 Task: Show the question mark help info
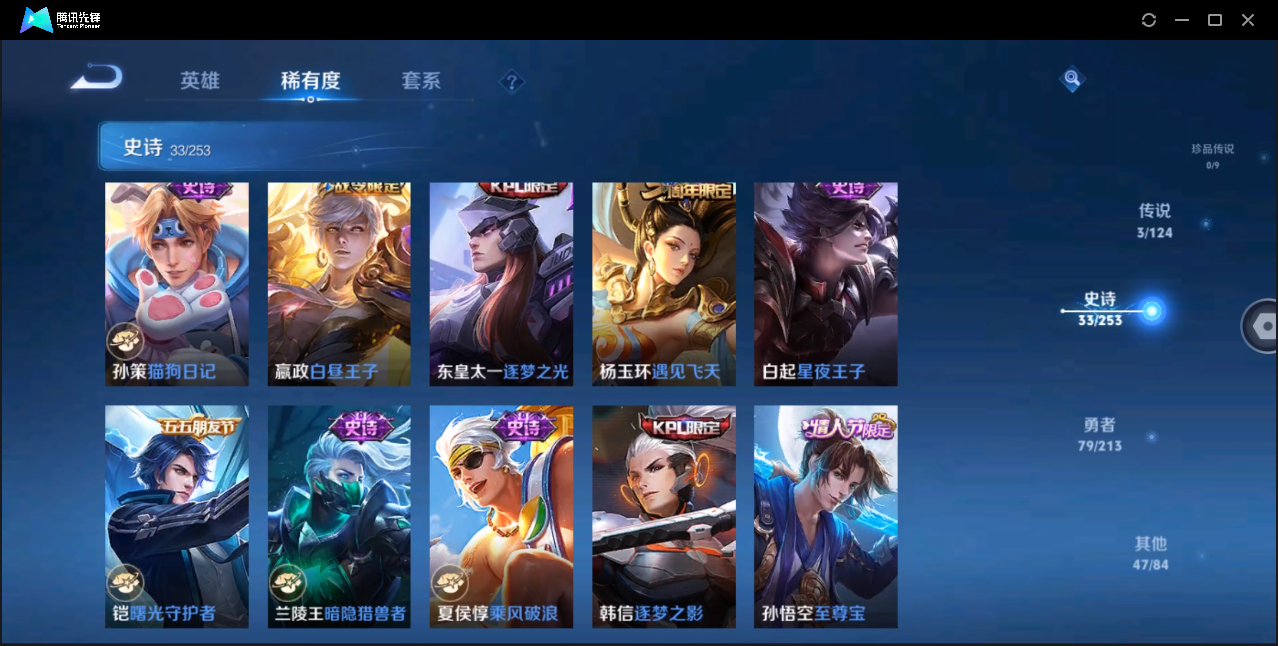[x=512, y=81]
